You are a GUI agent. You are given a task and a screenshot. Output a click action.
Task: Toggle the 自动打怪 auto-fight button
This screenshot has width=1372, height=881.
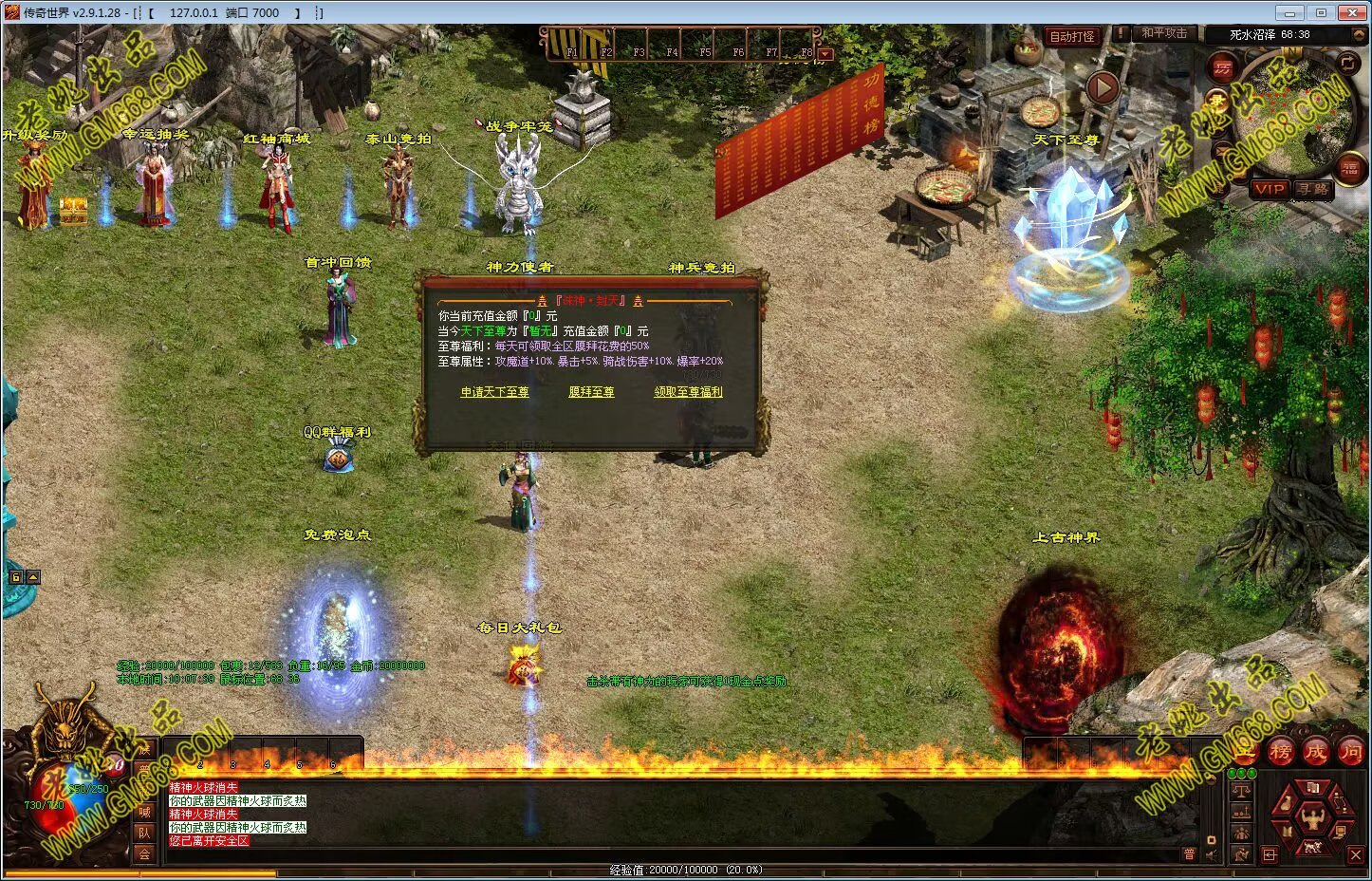pos(1071,37)
